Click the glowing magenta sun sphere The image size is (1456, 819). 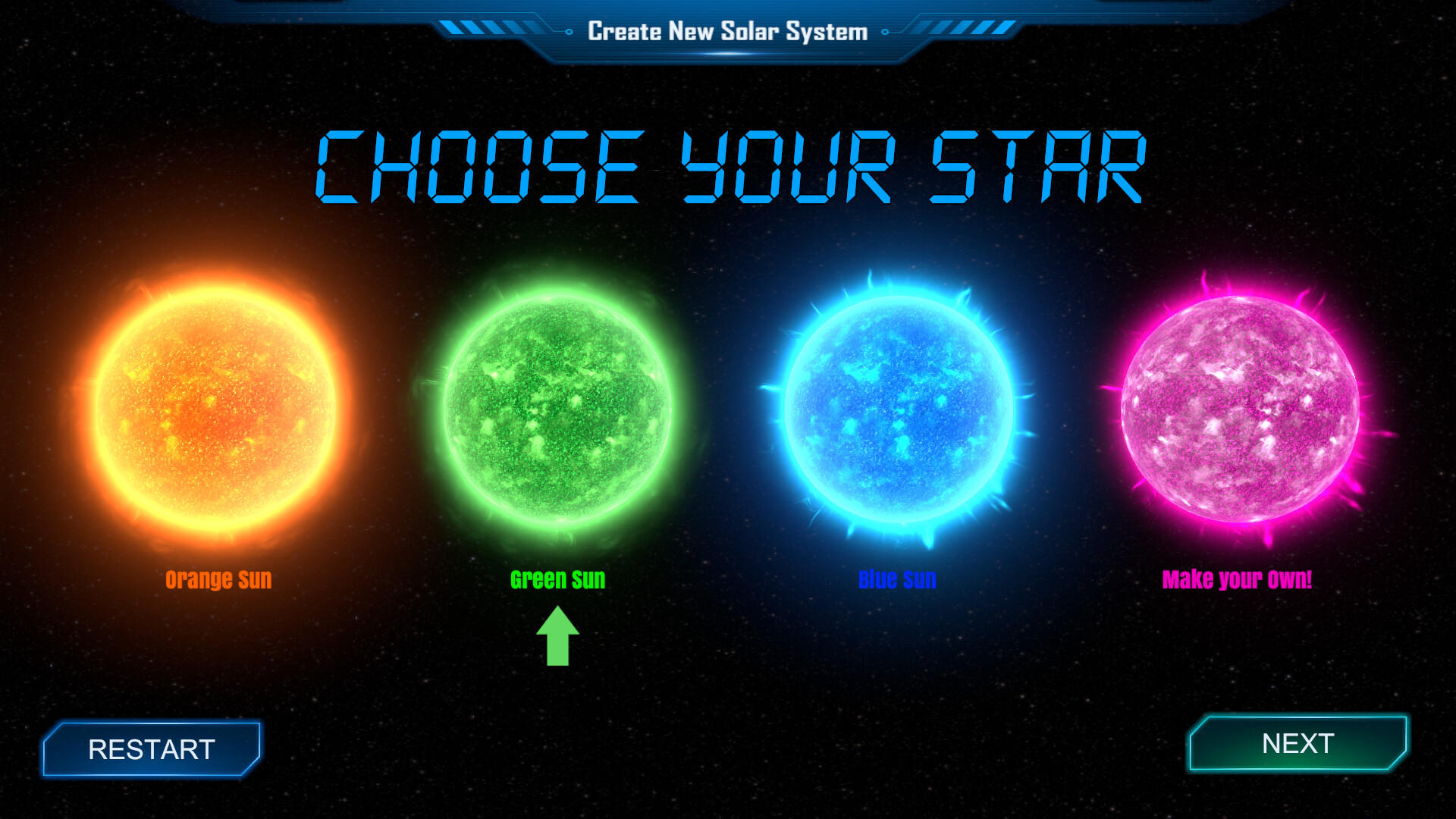click(1238, 413)
